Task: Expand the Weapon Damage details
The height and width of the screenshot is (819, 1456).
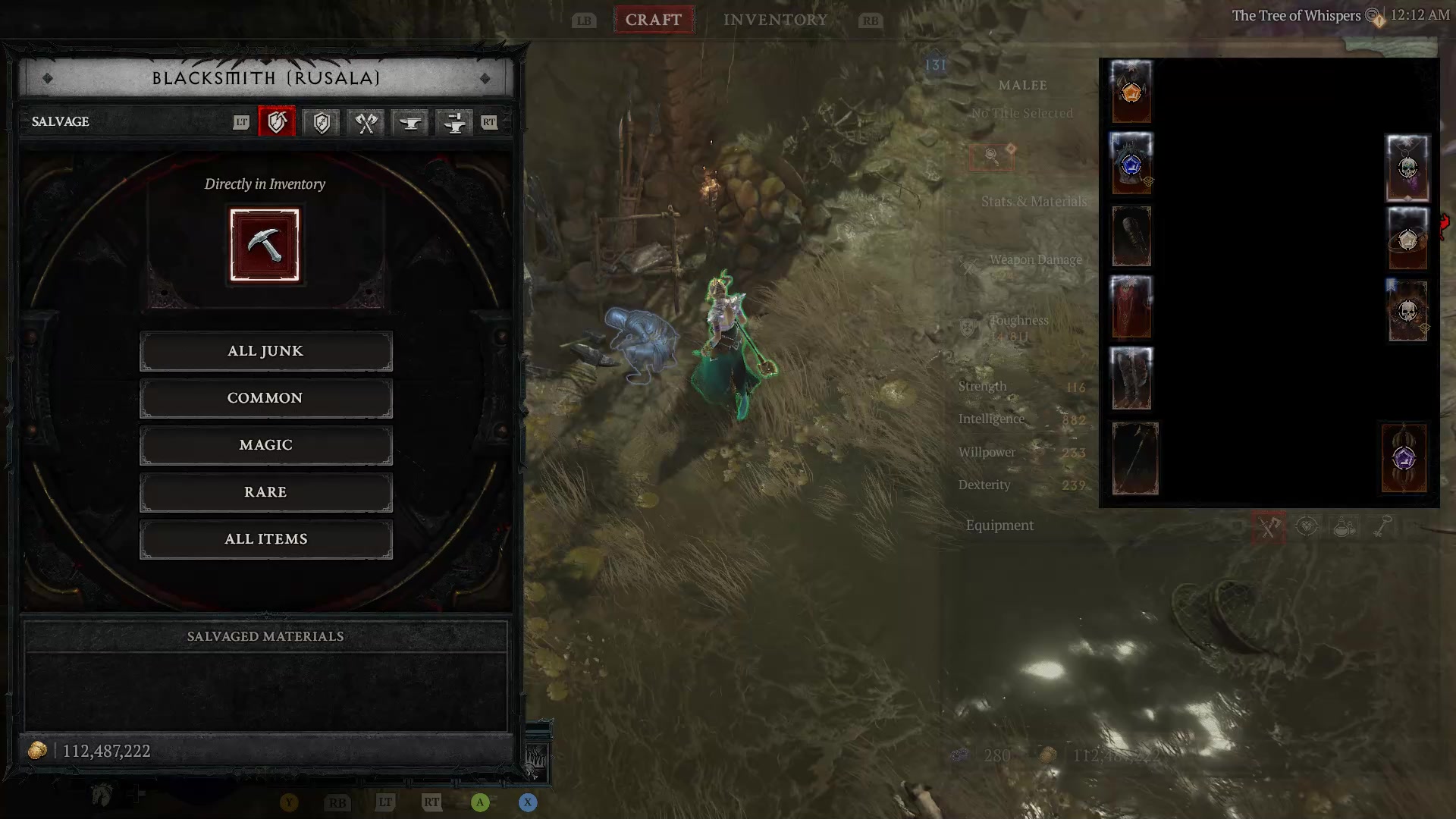Action: tap(1036, 259)
